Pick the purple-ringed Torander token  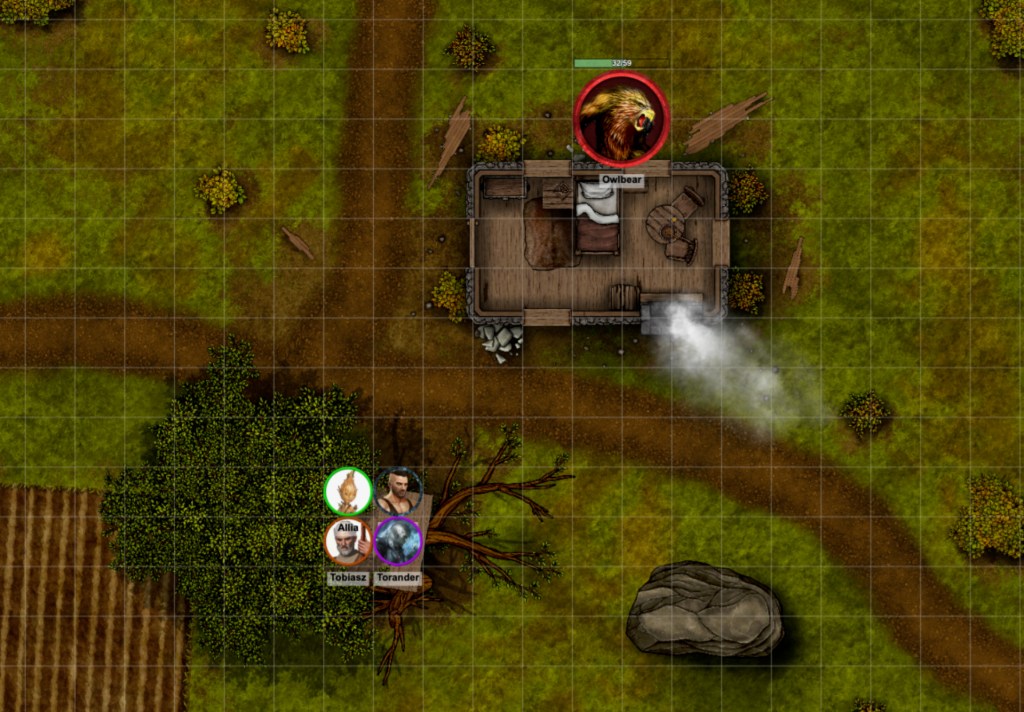tap(398, 542)
